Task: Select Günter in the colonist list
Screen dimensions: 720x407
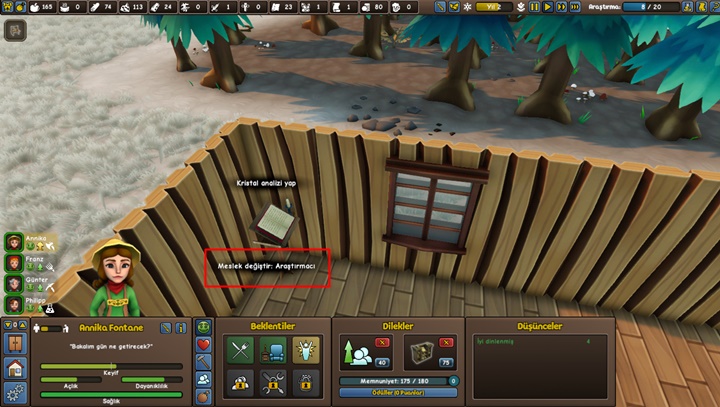Action: [x=14, y=282]
